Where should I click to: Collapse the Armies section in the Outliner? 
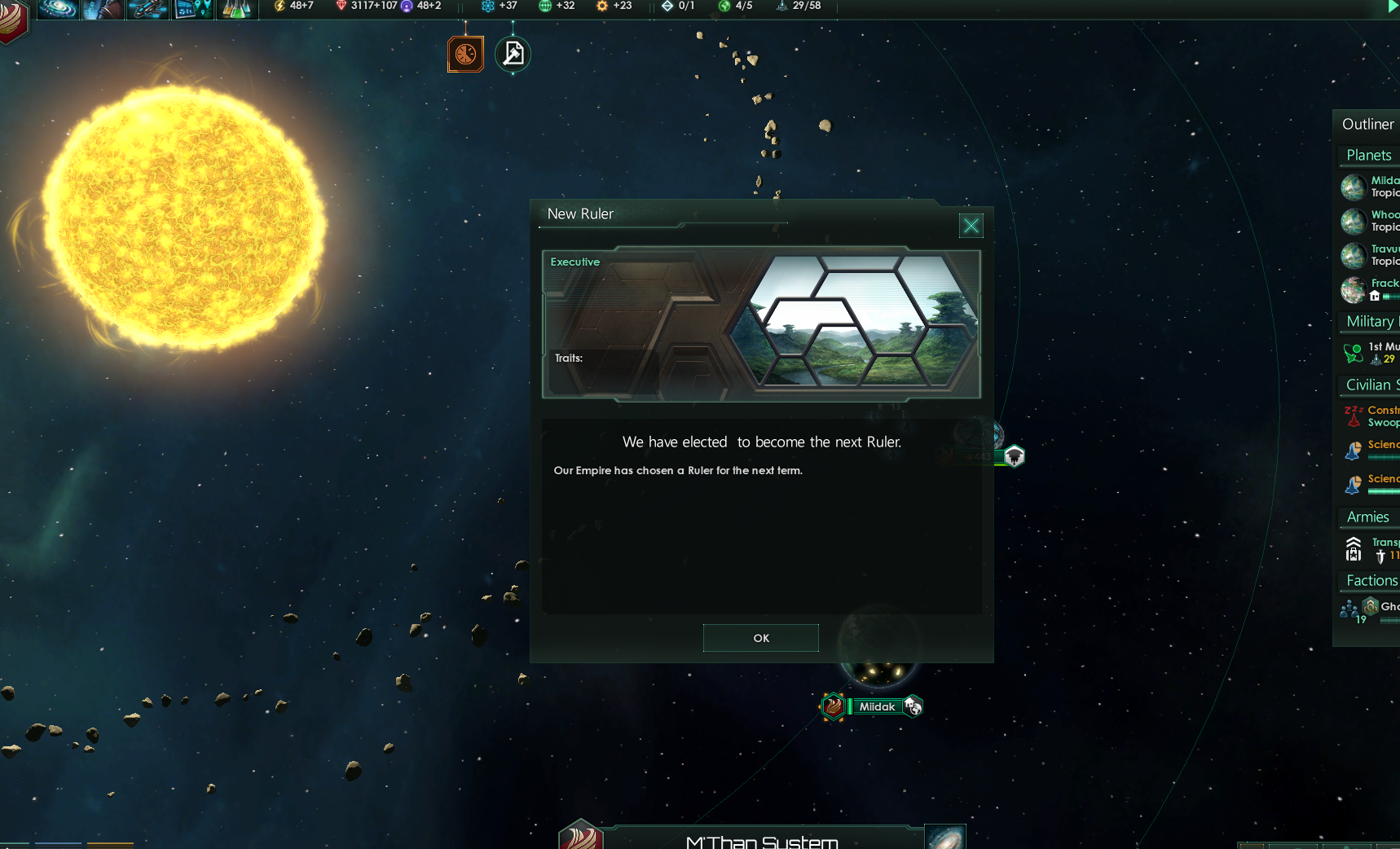(1367, 517)
